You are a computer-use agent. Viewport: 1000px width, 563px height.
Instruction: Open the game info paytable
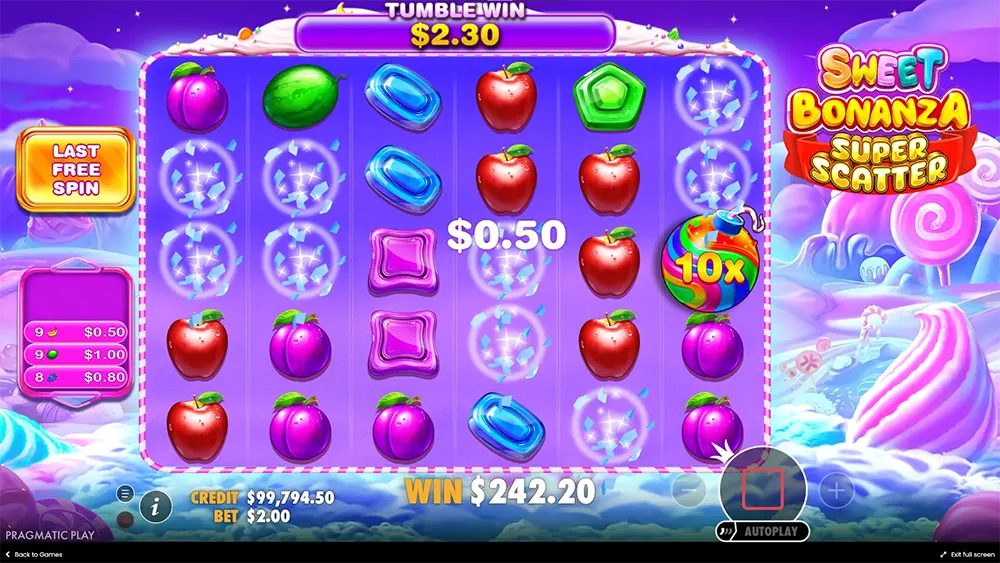coord(154,506)
